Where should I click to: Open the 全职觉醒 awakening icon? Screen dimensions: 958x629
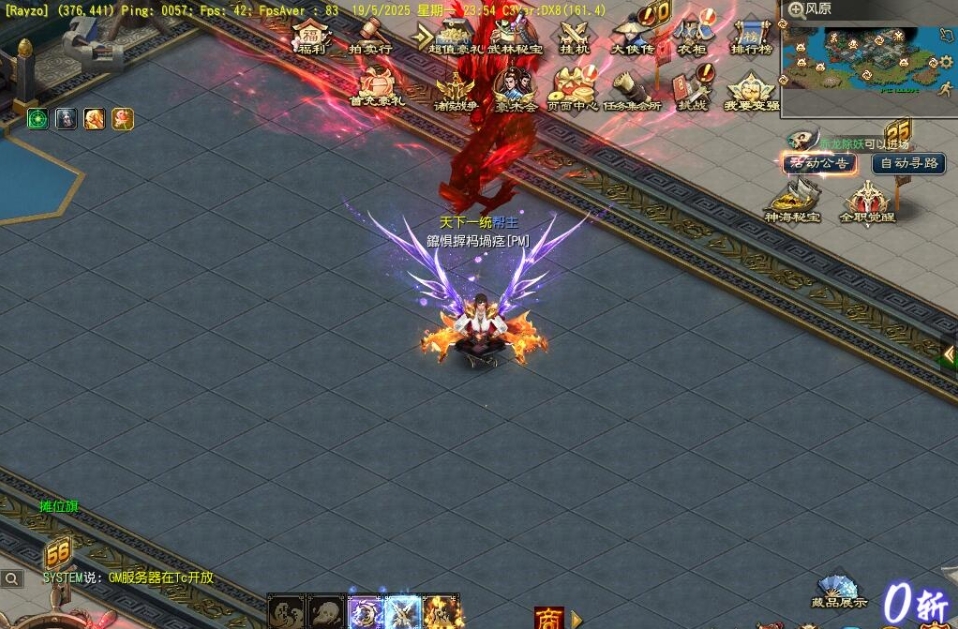pos(866,202)
